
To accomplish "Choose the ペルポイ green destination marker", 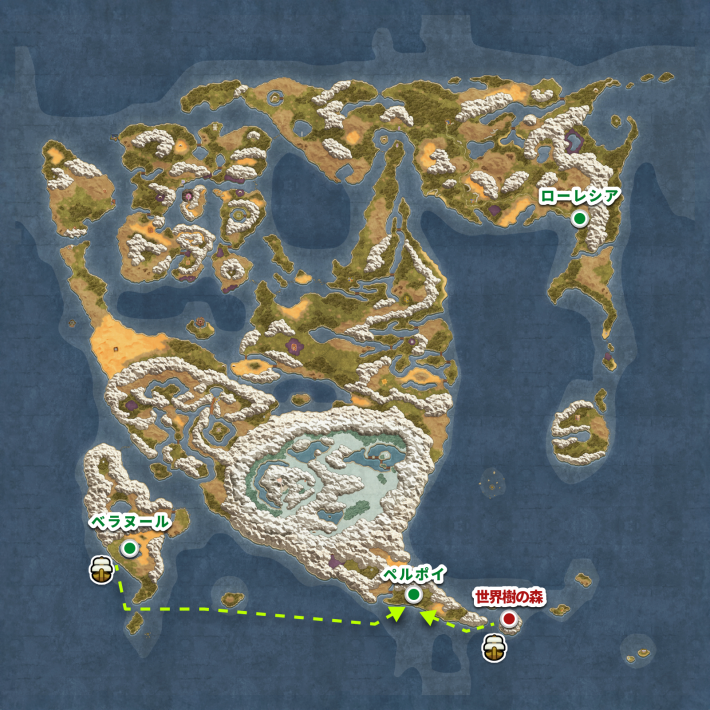I will [413, 596].
